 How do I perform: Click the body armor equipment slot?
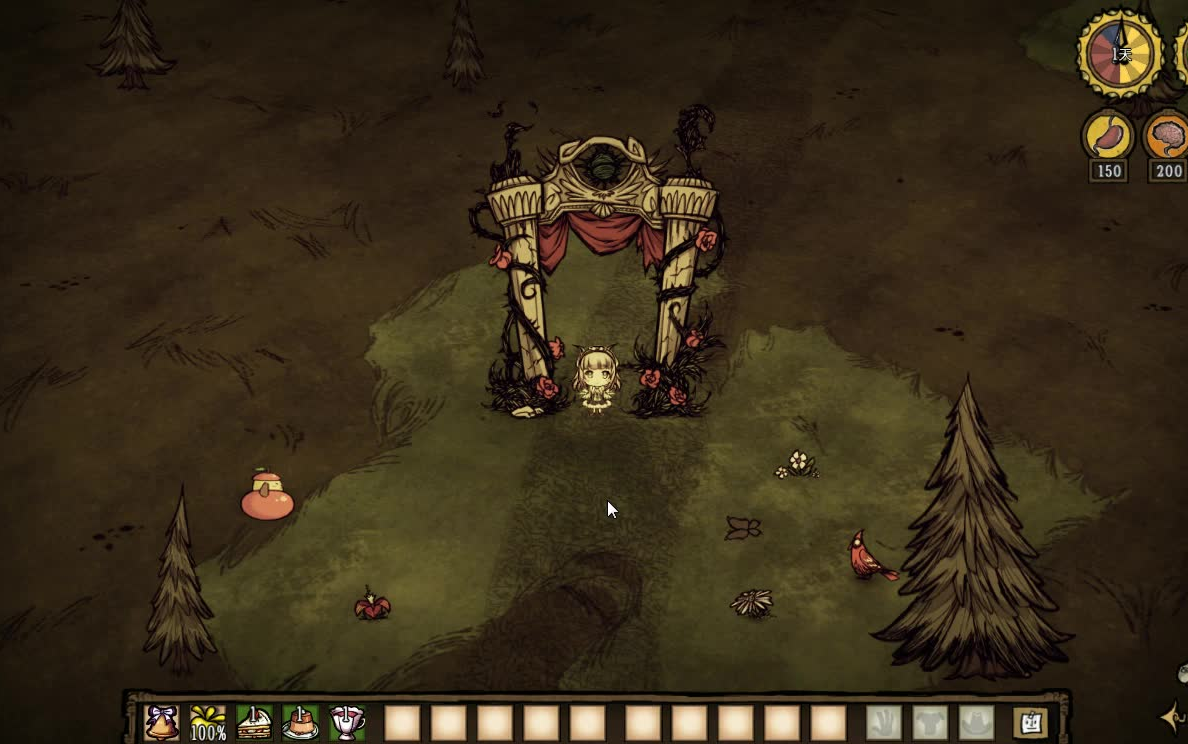pyautogui.click(x=930, y=722)
